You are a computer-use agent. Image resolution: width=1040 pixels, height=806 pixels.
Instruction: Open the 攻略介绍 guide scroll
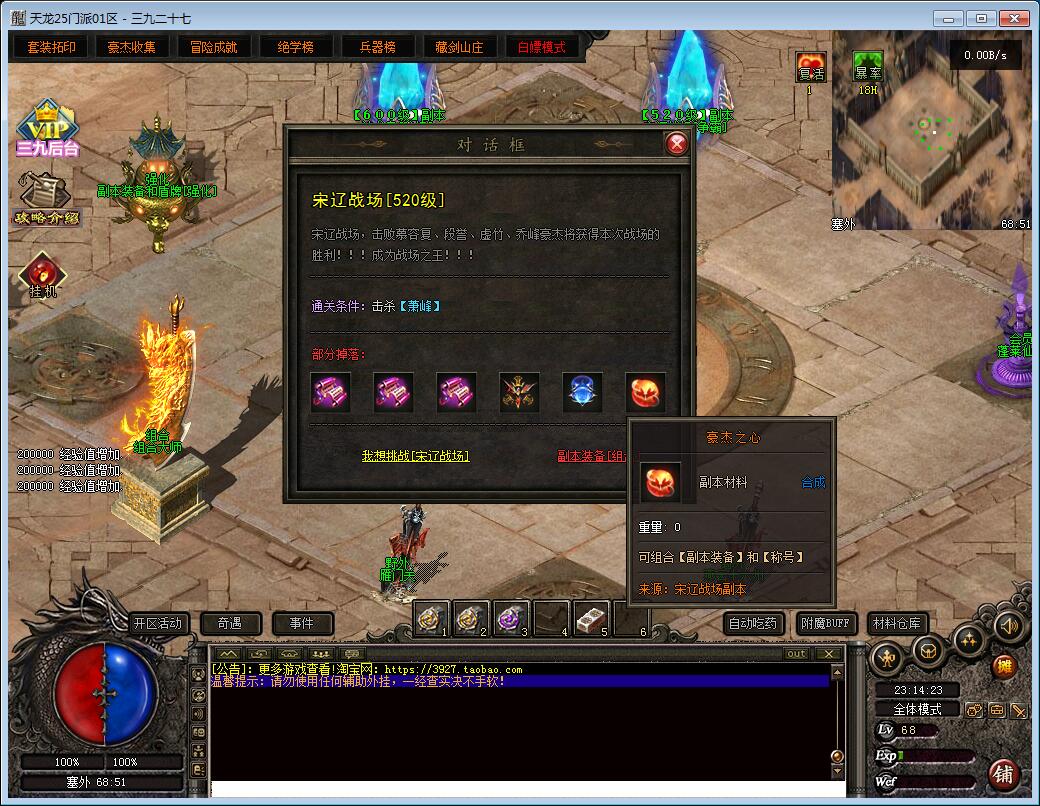point(46,198)
